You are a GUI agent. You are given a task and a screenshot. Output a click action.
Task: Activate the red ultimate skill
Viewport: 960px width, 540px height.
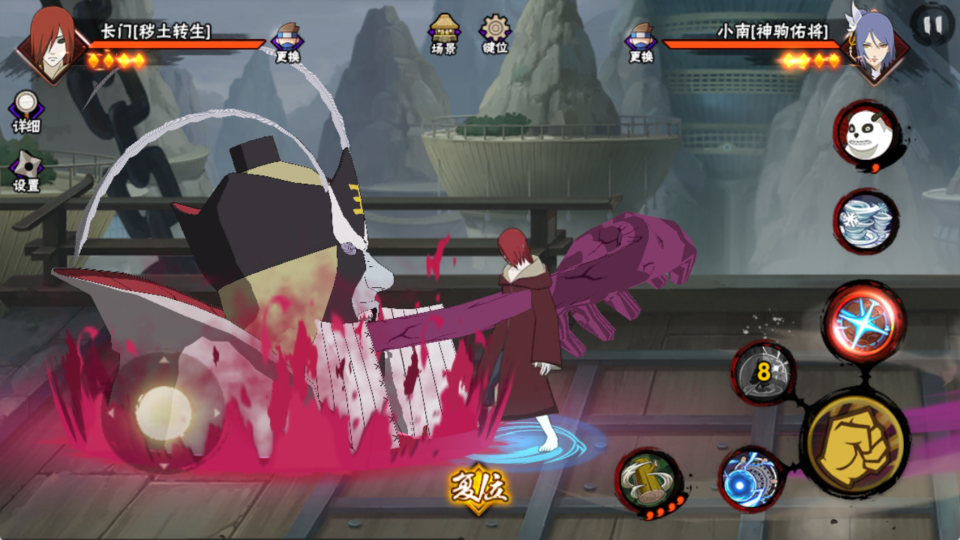pyautogui.click(x=863, y=321)
